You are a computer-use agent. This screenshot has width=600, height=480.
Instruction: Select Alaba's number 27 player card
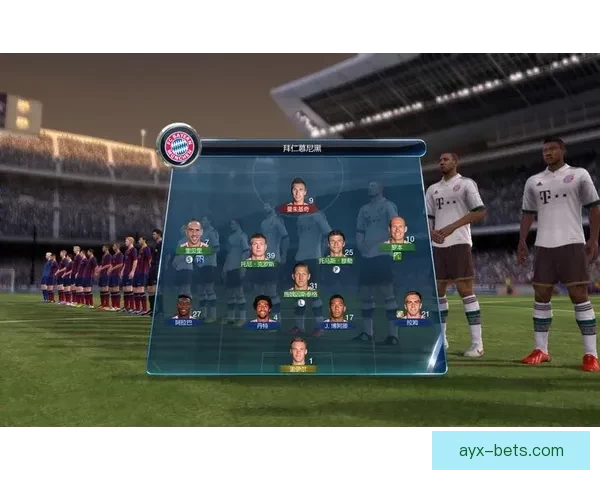click(184, 308)
